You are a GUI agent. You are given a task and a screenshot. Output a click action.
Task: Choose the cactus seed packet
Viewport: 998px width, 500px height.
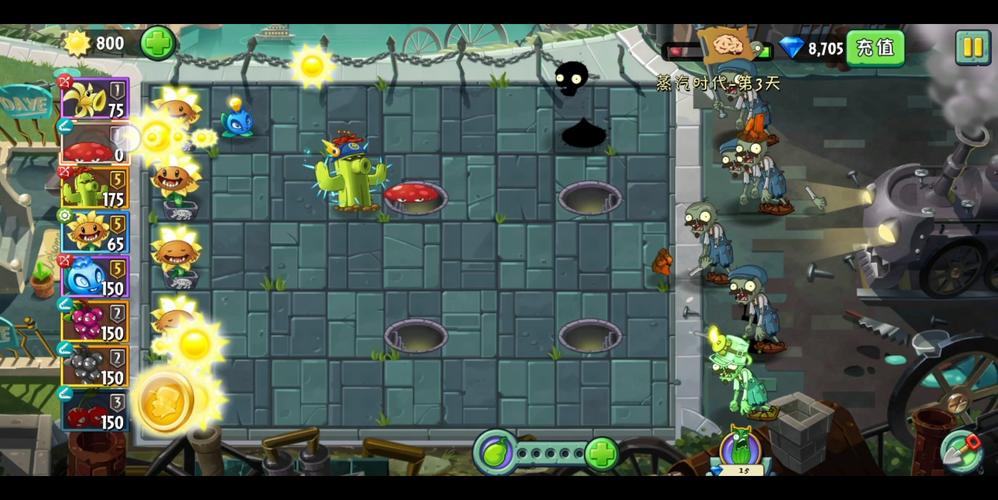(x=95, y=187)
